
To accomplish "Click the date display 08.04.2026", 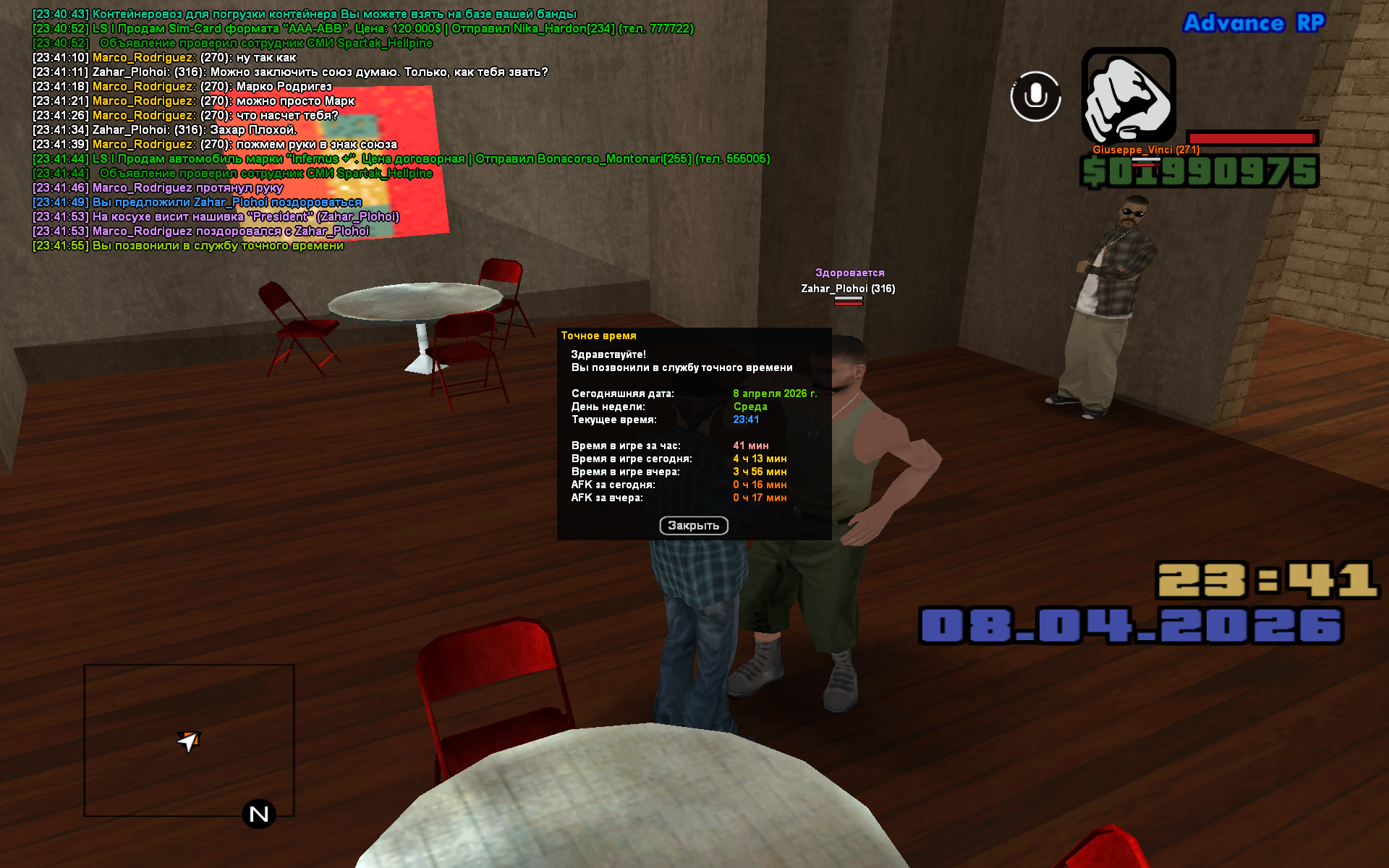I will (x=1132, y=624).
